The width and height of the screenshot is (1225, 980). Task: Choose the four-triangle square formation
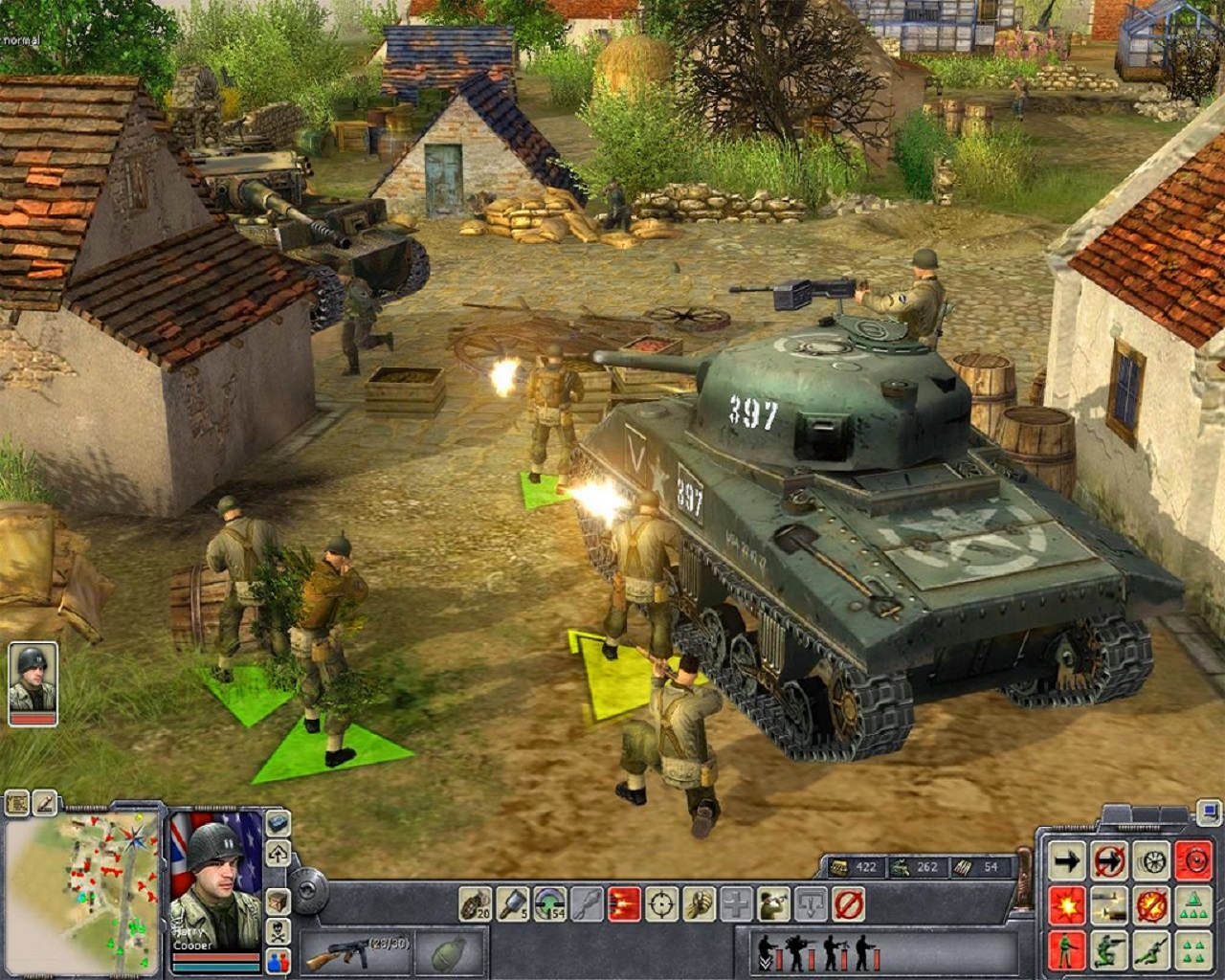click(1192, 949)
